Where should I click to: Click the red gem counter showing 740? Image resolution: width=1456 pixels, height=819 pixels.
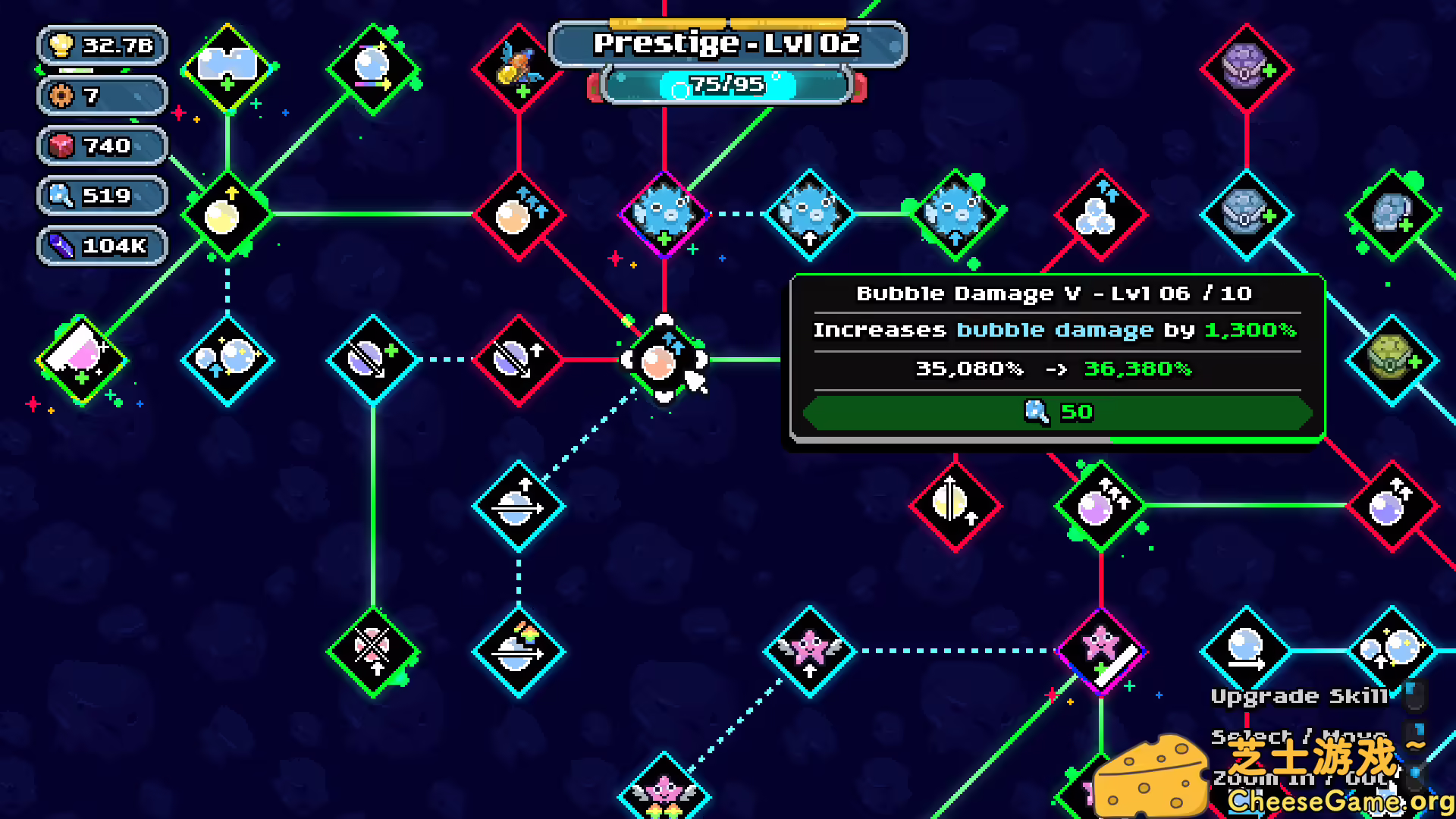pyautogui.click(x=102, y=146)
